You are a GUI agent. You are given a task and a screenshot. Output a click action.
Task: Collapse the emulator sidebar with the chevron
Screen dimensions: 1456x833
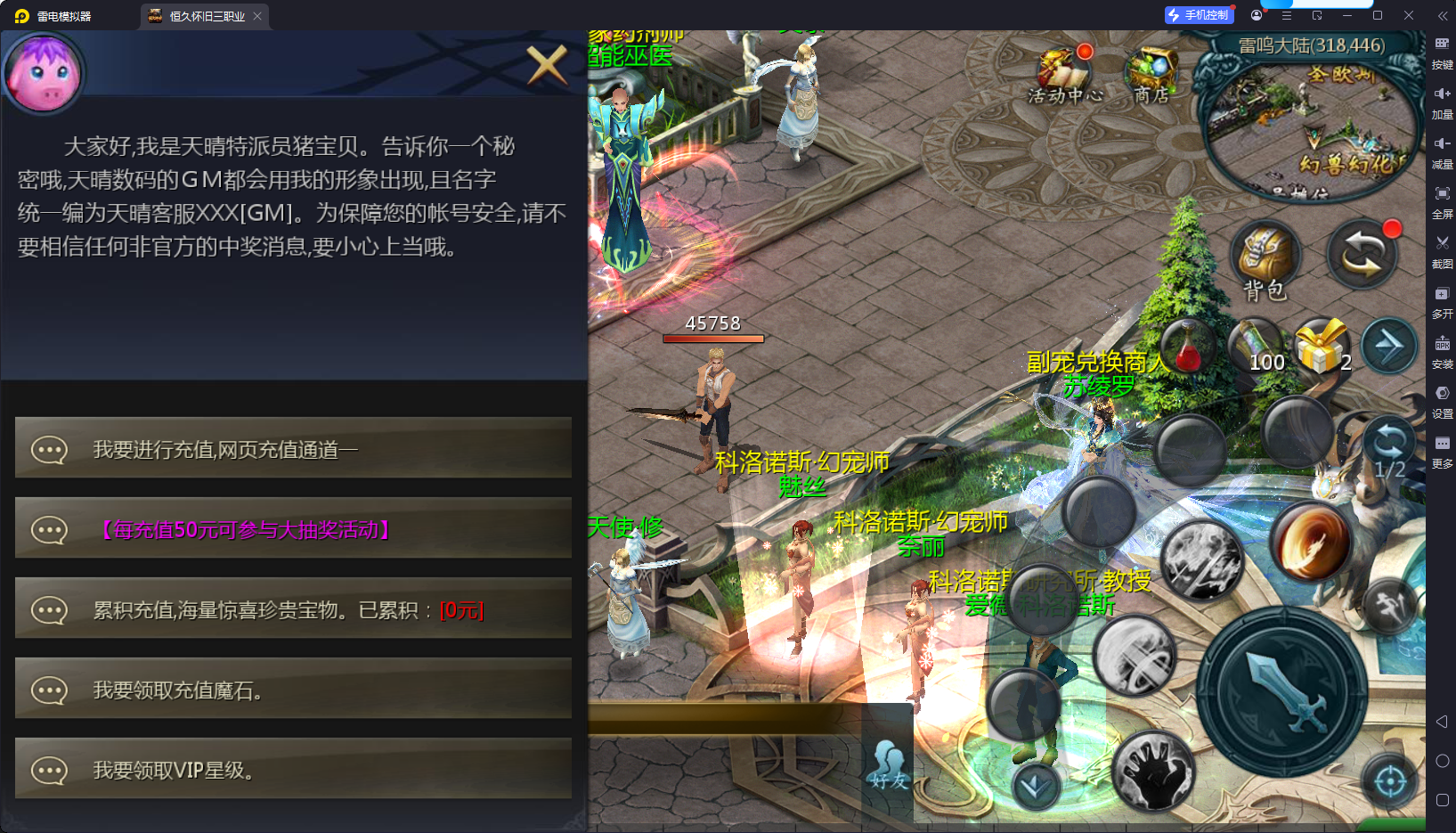click(x=1442, y=14)
